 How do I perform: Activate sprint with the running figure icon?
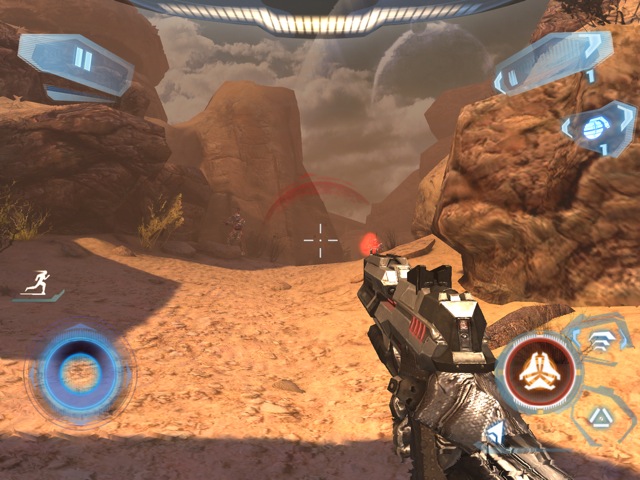coord(40,283)
